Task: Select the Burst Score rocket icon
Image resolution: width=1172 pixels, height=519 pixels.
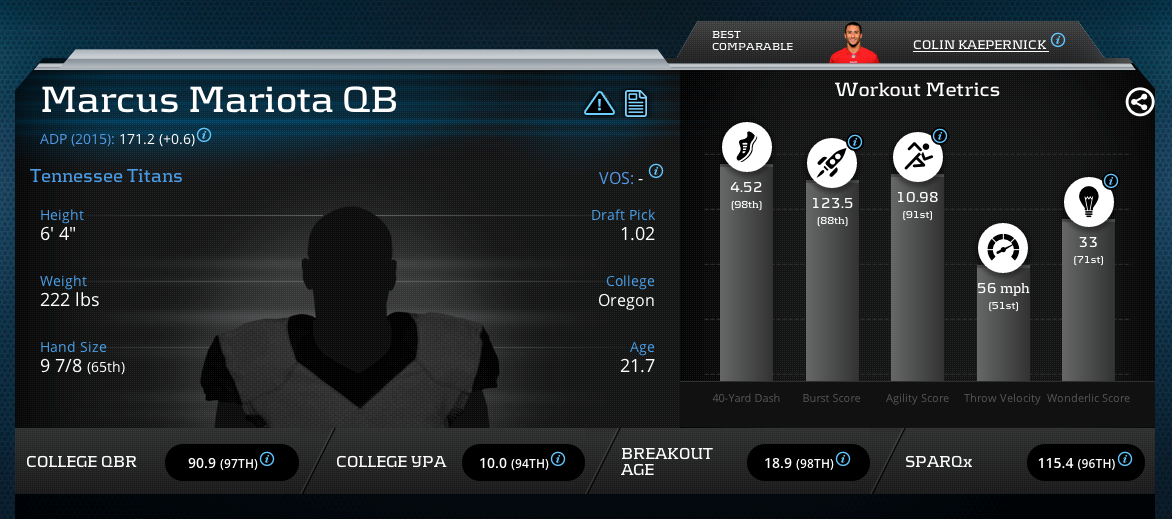Action: coord(832,159)
